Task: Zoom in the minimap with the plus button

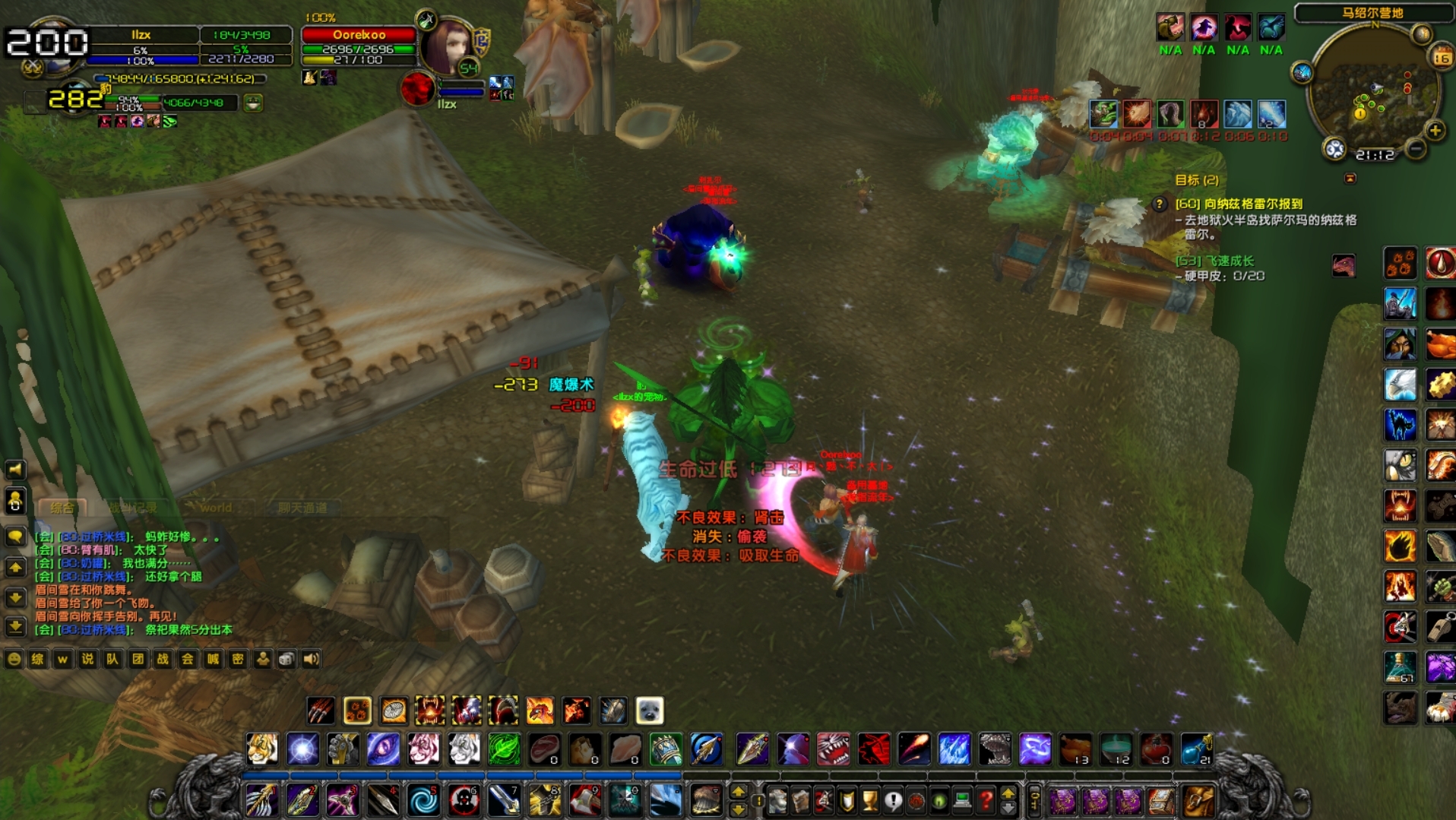Action: [x=1435, y=131]
